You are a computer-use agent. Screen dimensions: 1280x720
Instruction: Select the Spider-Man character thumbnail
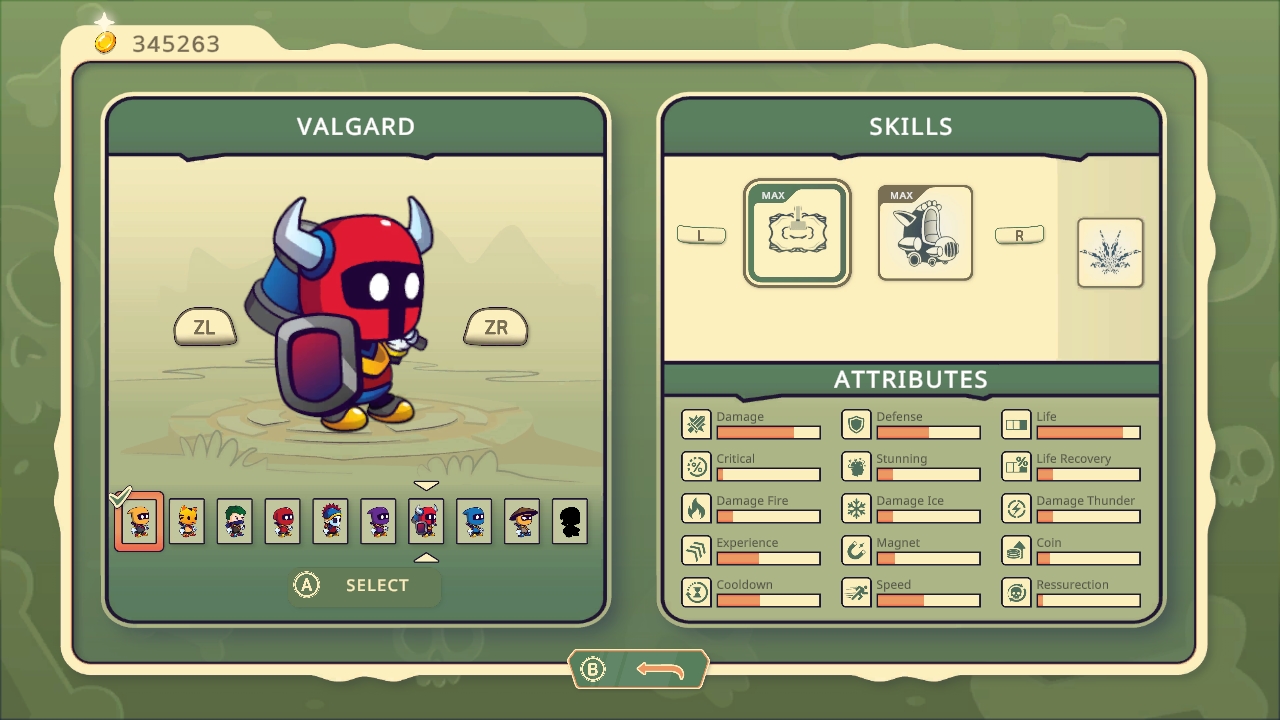click(x=282, y=521)
